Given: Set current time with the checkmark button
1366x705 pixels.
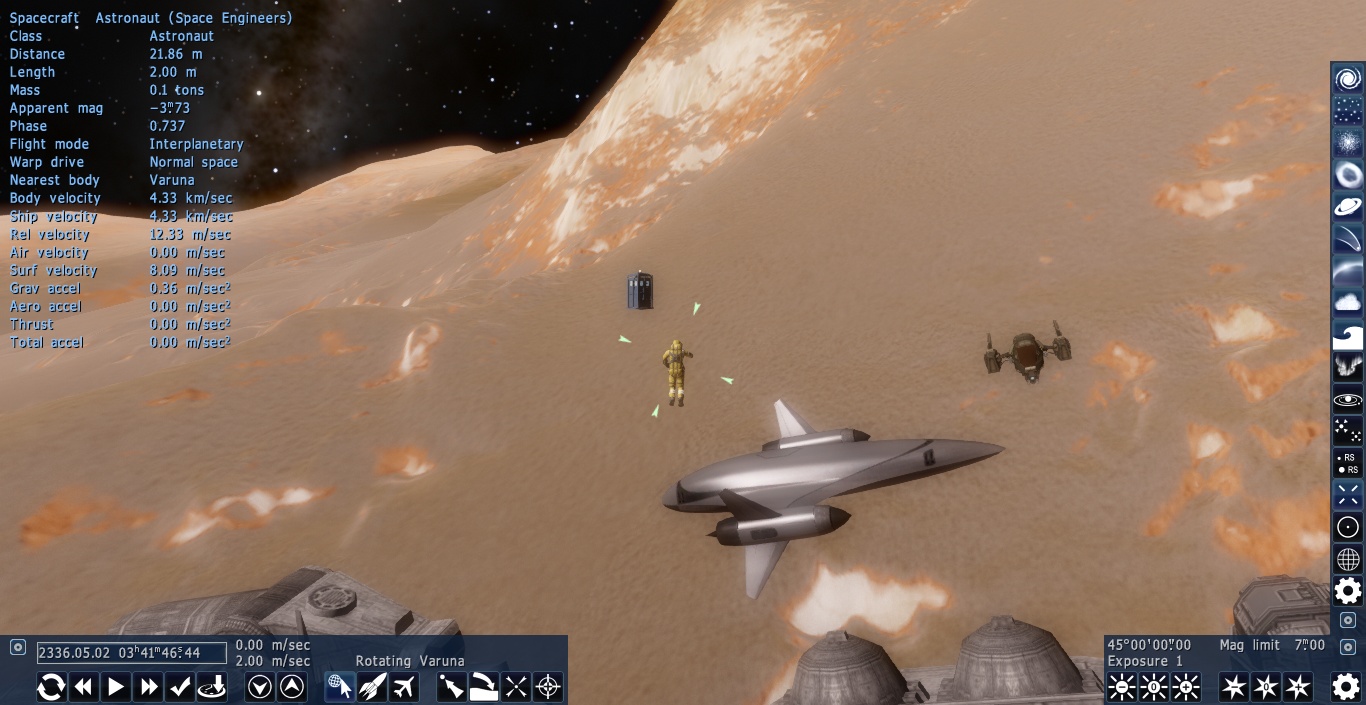Looking at the screenshot, I should click(x=180, y=687).
